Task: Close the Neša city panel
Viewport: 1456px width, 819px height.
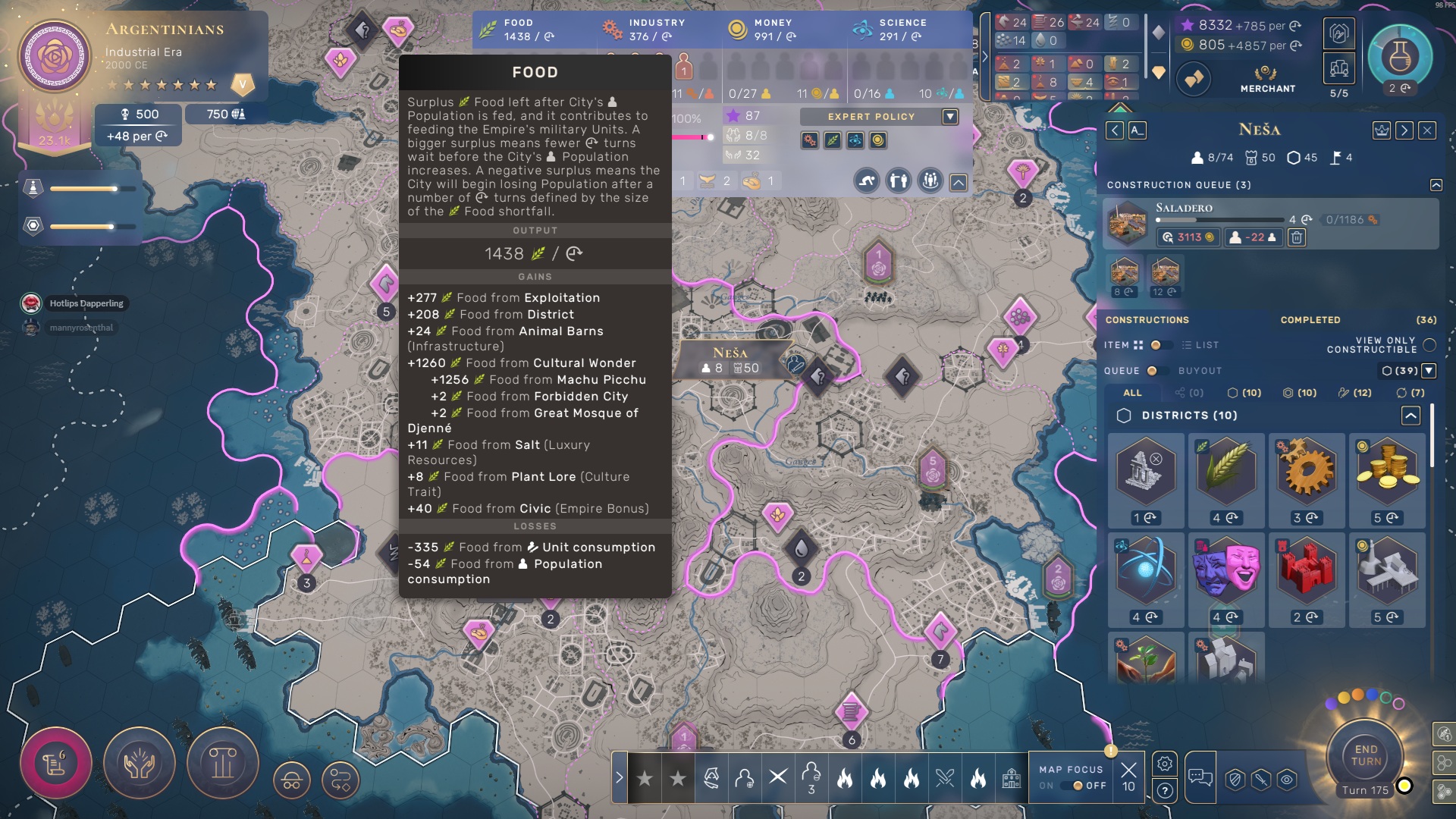Action: [1427, 130]
